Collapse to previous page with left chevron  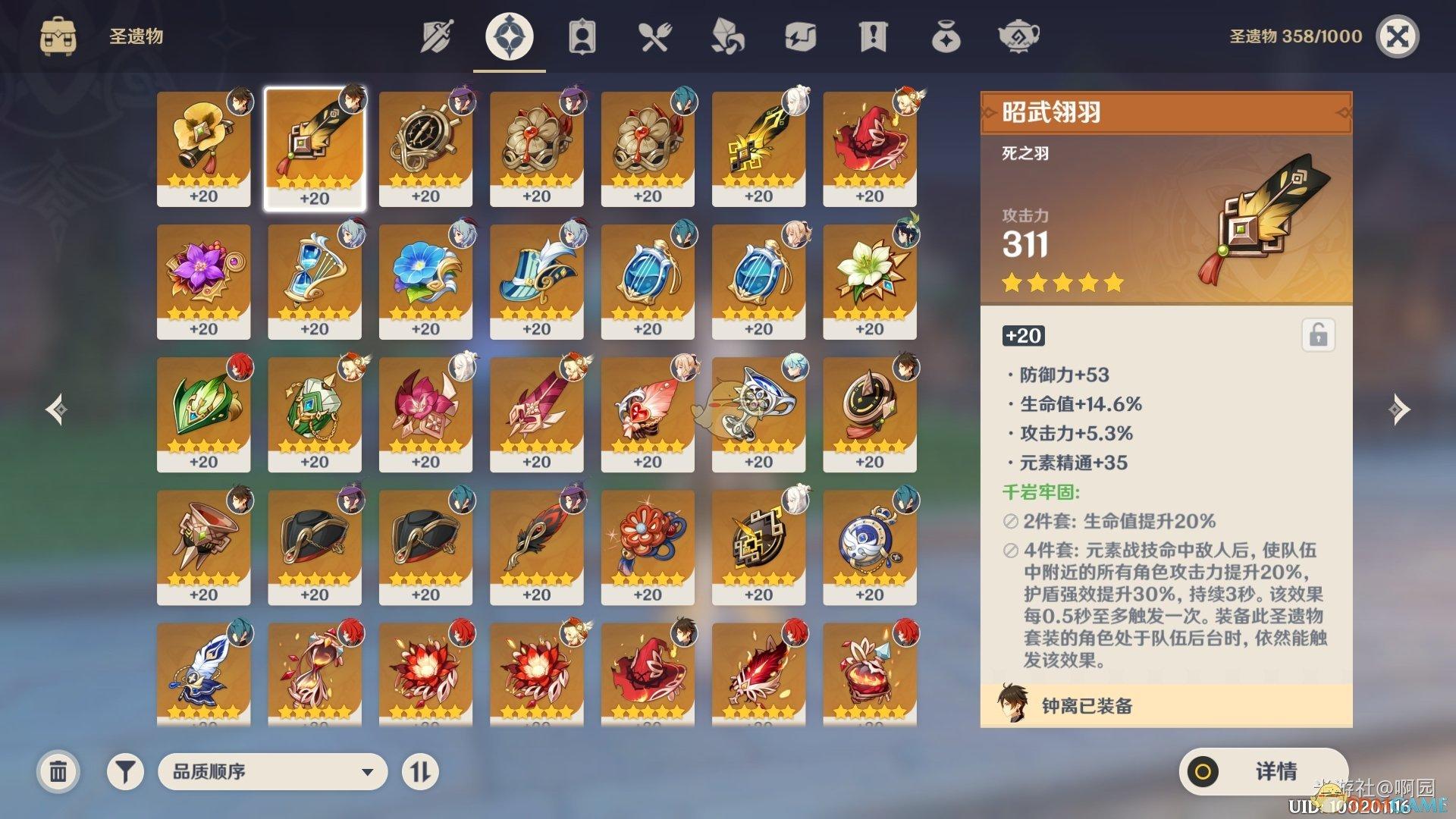58,409
